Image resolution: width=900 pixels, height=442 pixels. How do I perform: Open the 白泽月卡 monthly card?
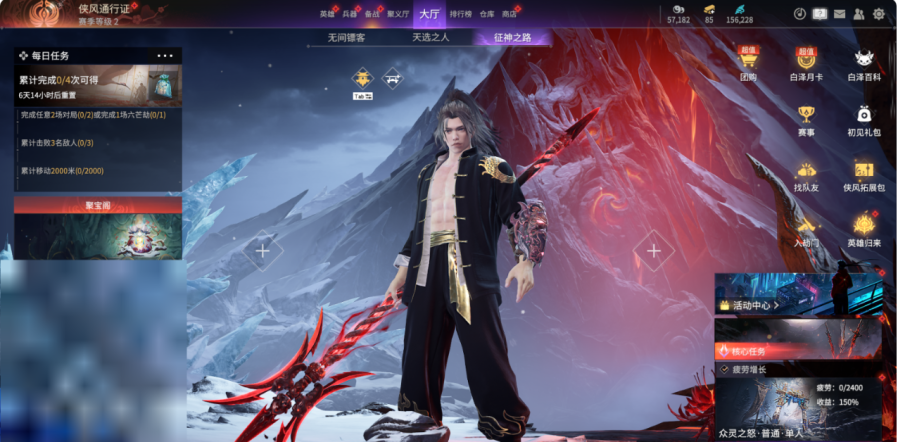[806, 63]
